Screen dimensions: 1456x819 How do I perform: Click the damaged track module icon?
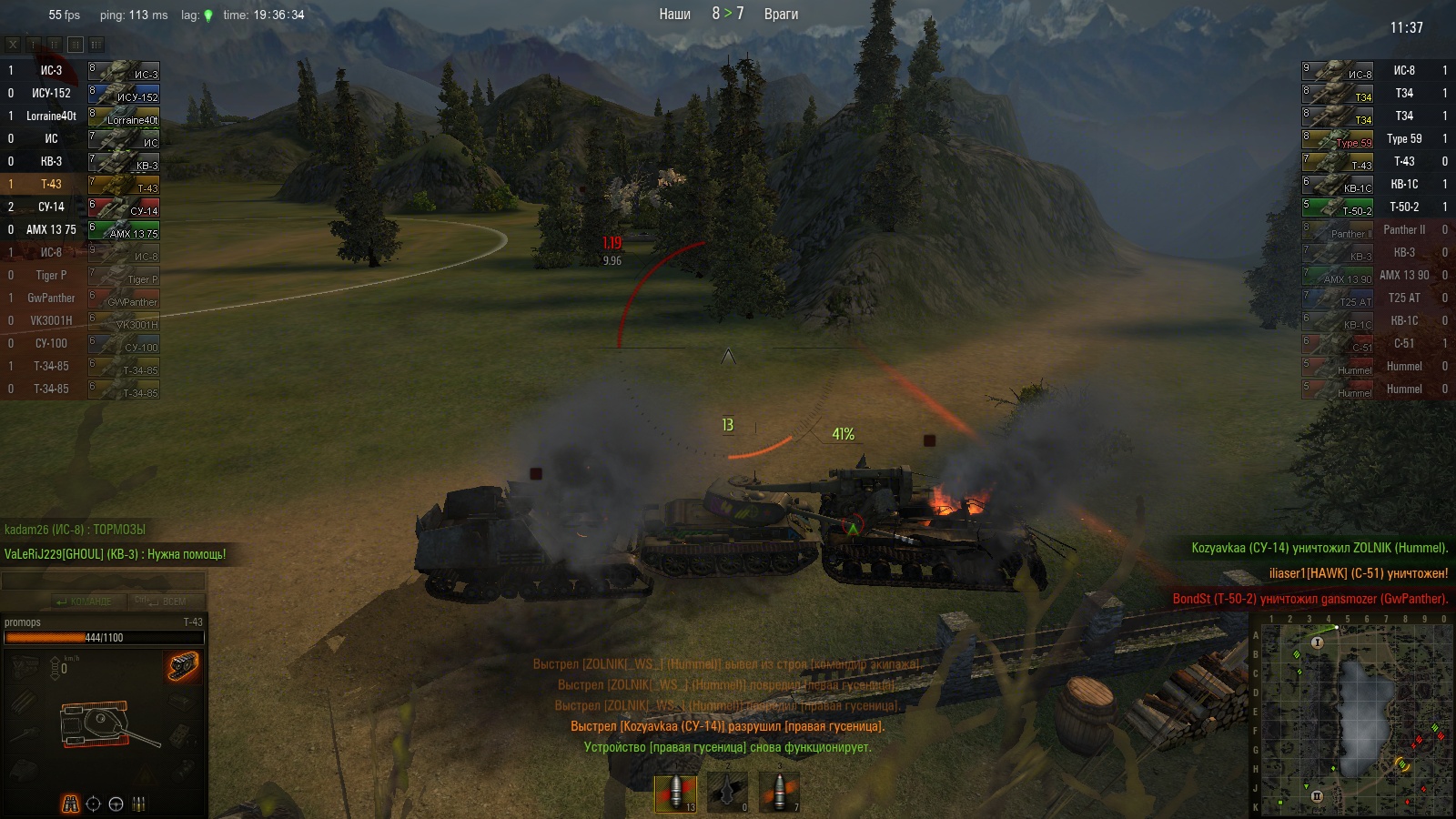[184, 666]
